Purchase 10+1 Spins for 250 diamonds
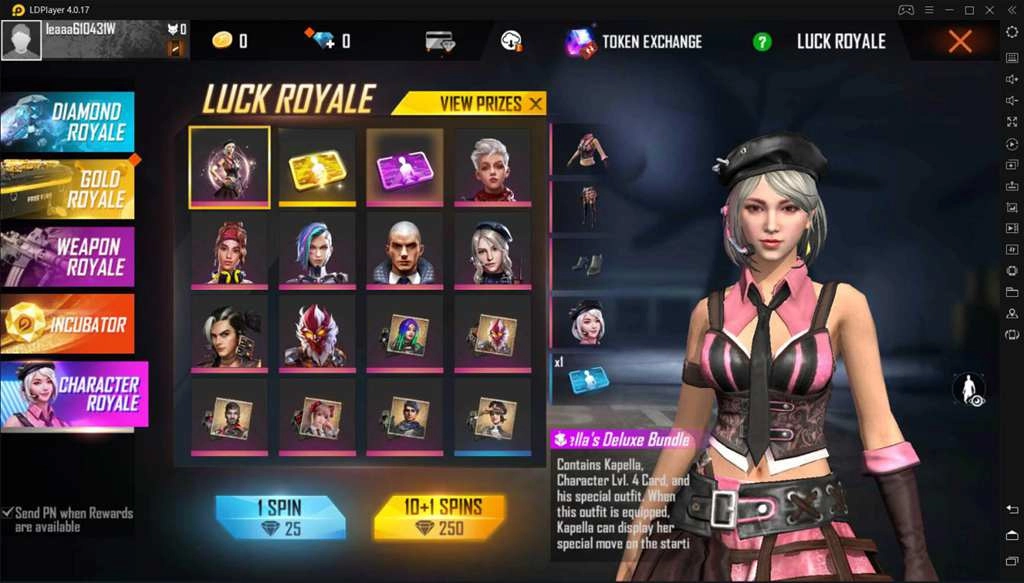The image size is (1024, 583). 439,517
